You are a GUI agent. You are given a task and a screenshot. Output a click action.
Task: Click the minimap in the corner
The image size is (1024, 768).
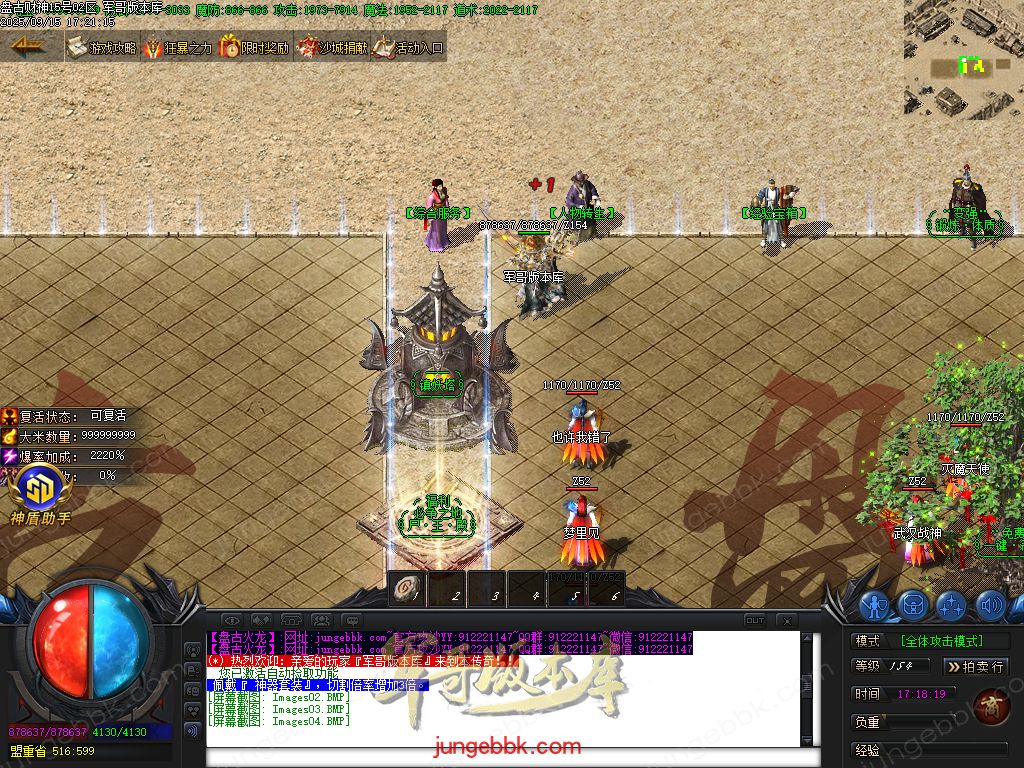coord(963,60)
